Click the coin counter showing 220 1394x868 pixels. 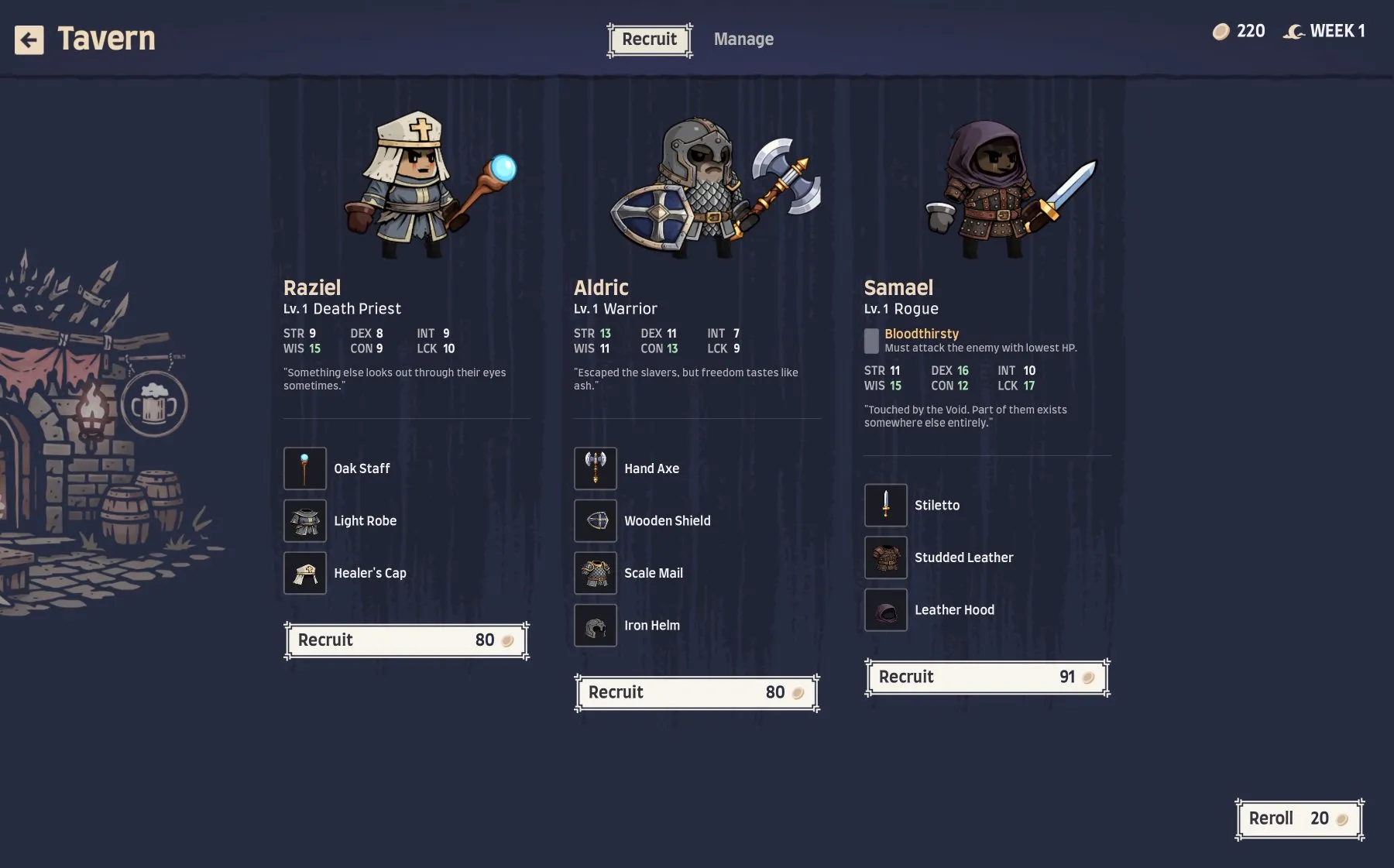1240,32
